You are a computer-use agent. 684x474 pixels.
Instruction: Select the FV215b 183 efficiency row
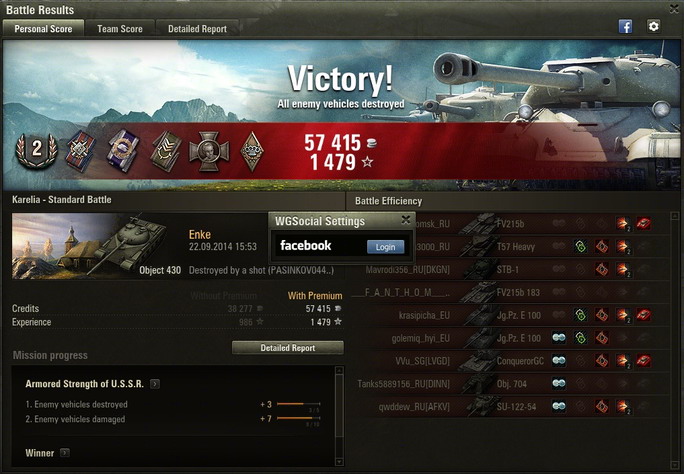click(515, 292)
